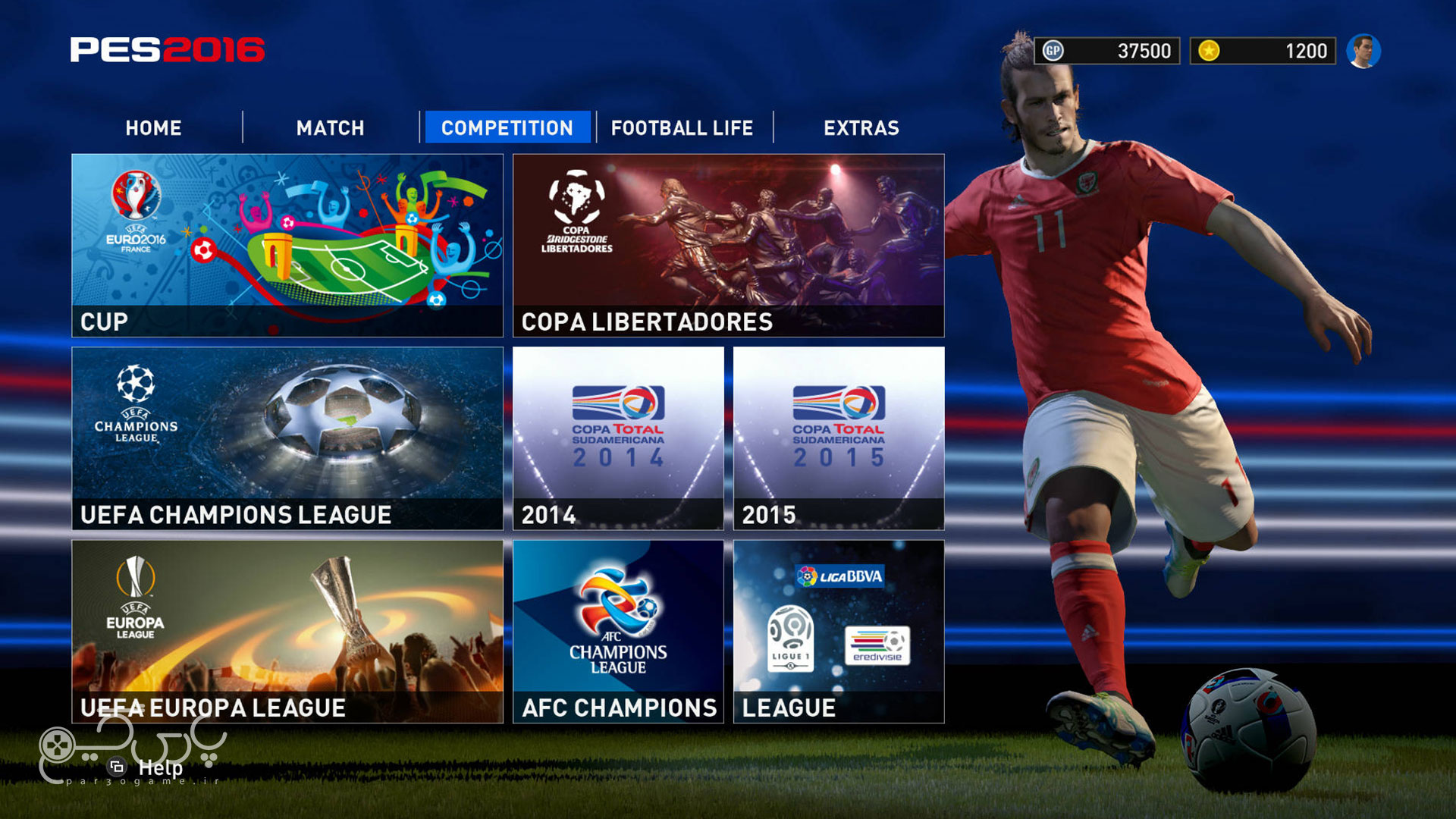This screenshot has width=1456, height=819.
Task: Click the COMPETITION tab
Action: point(508,127)
